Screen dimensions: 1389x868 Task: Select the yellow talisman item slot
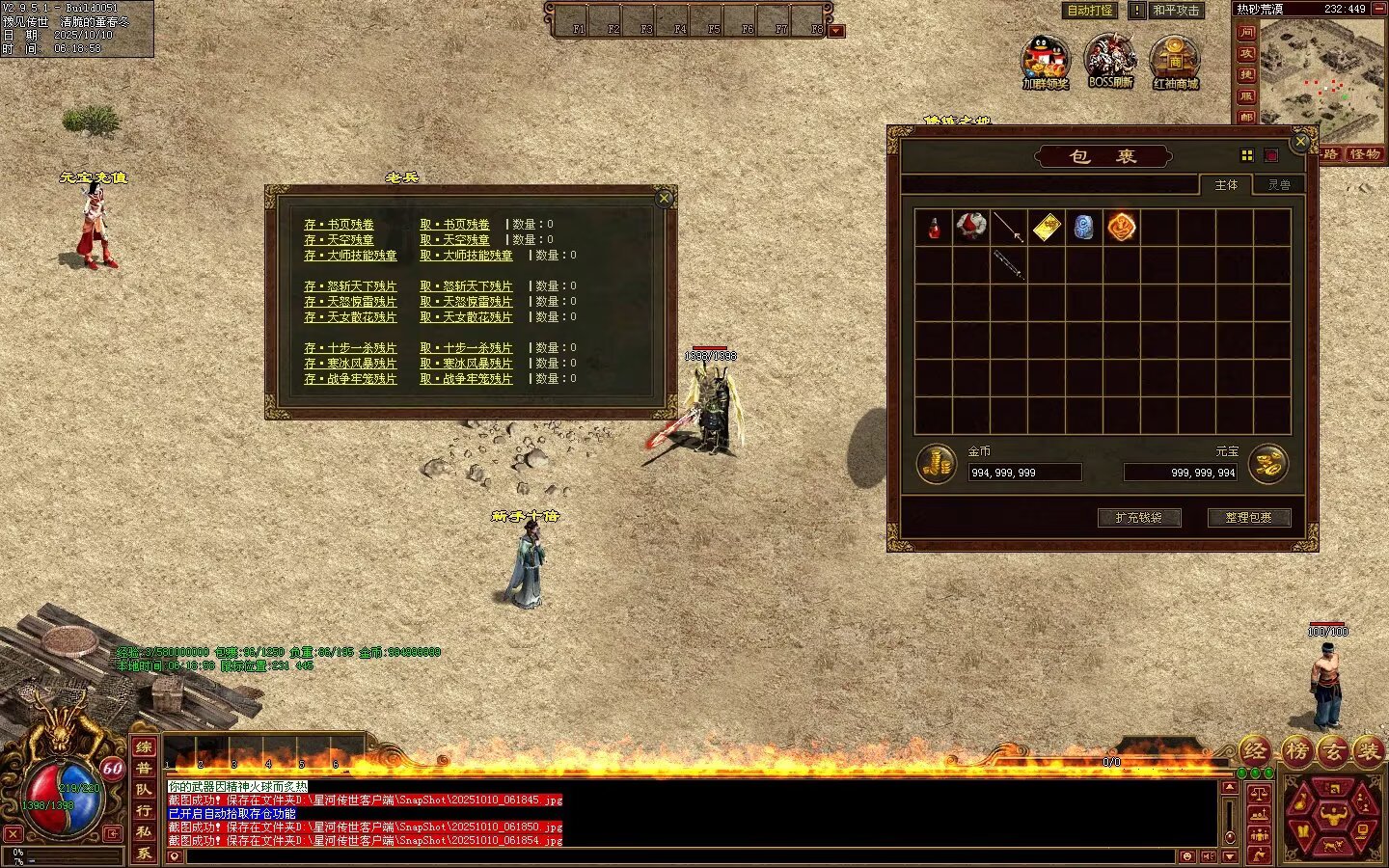pyautogui.click(x=1047, y=228)
